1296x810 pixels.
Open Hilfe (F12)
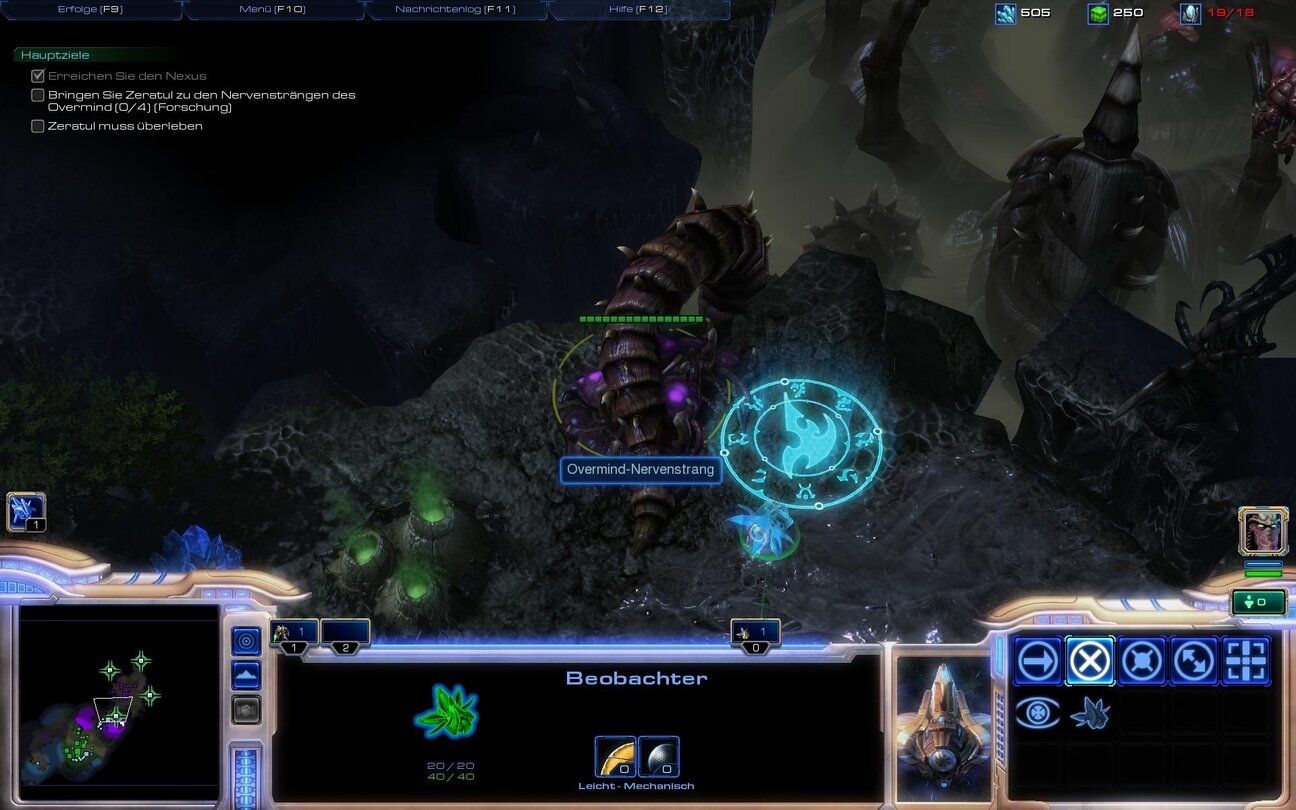pyautogui.click(x=636, y=8)
